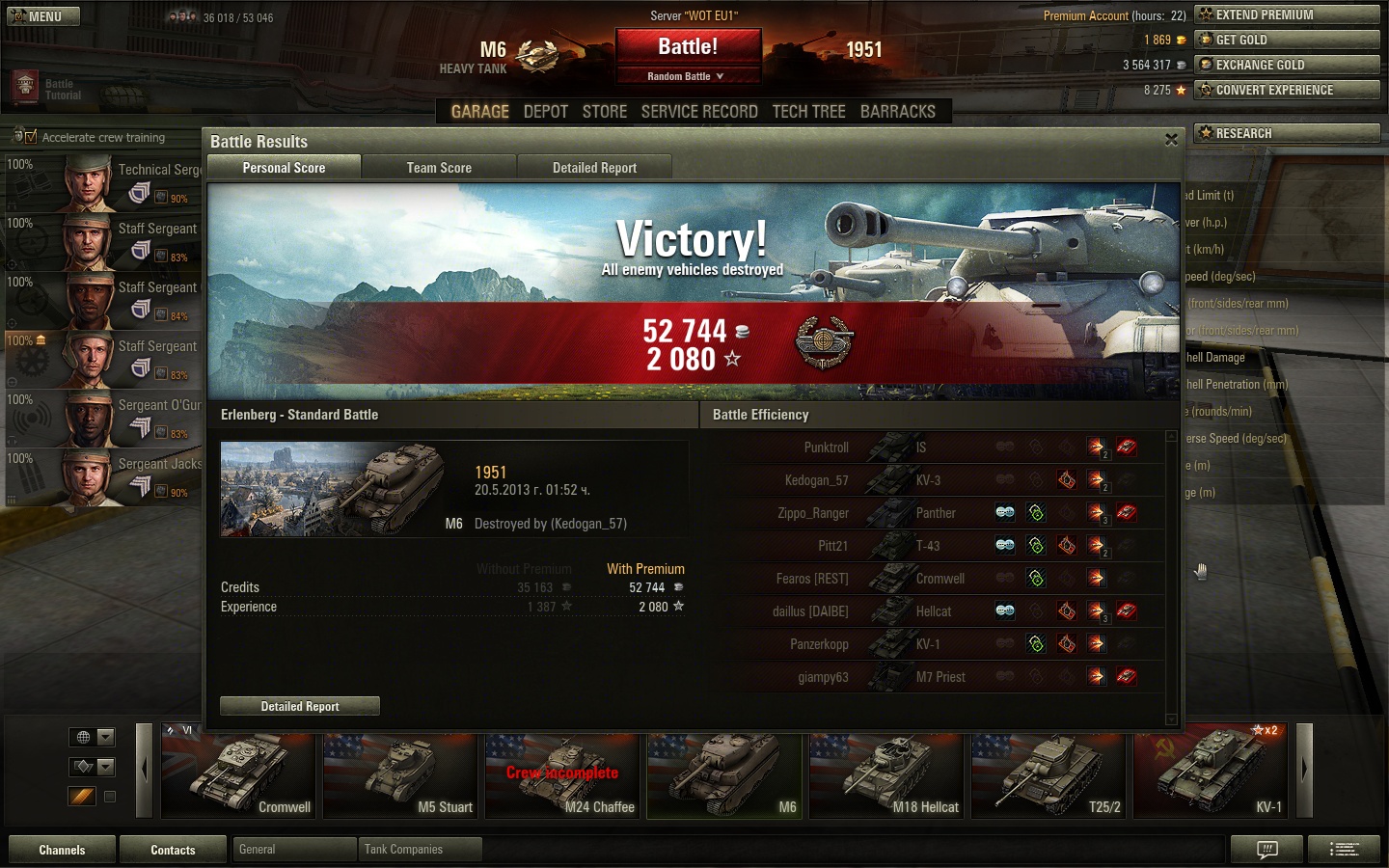The width and height of the screenshot is (1389, 868).
Task: Click the Detailed Report button below Experience
Action: (300, 707)
